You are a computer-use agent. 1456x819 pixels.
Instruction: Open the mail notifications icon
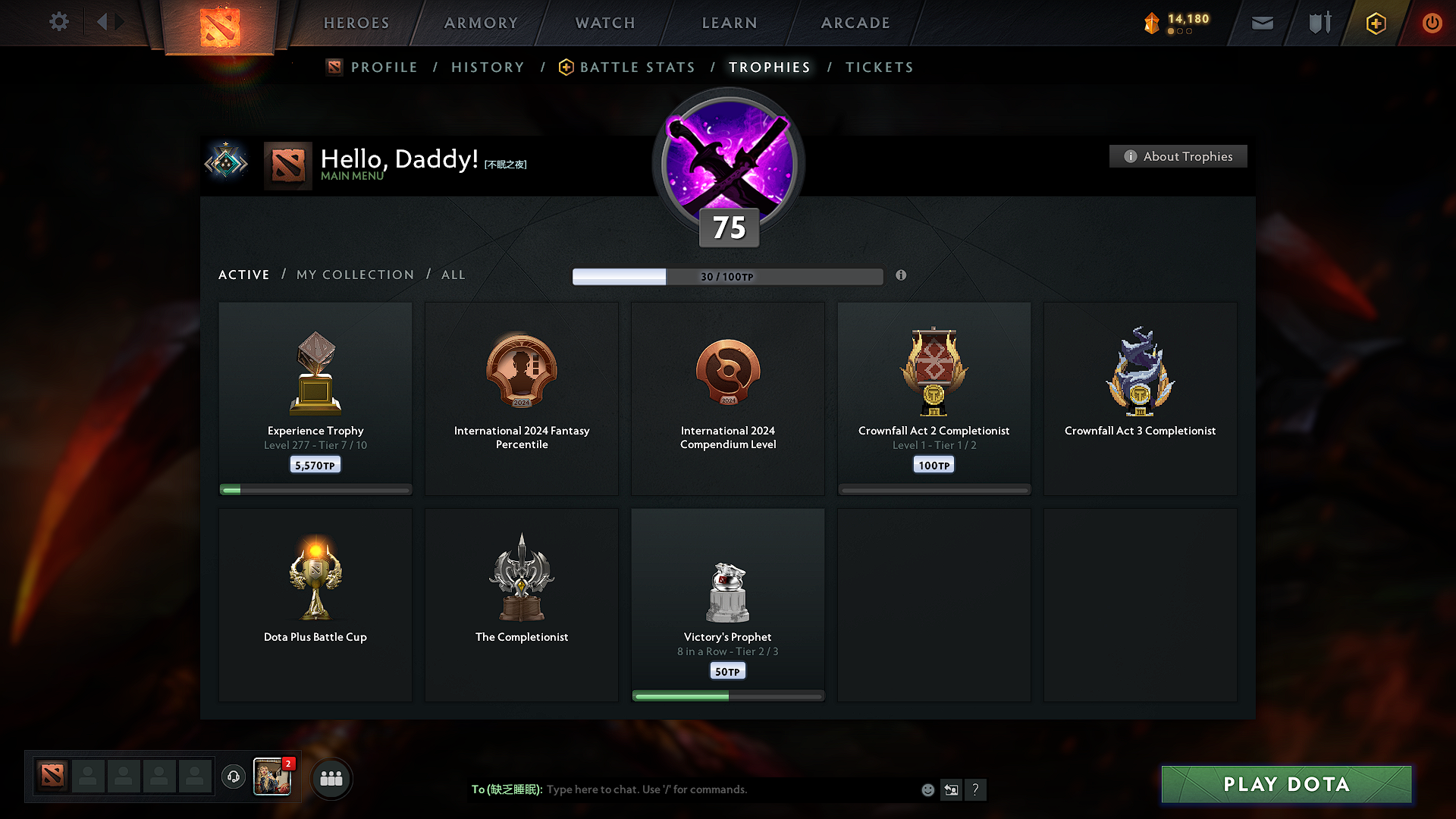point(1262,23)
